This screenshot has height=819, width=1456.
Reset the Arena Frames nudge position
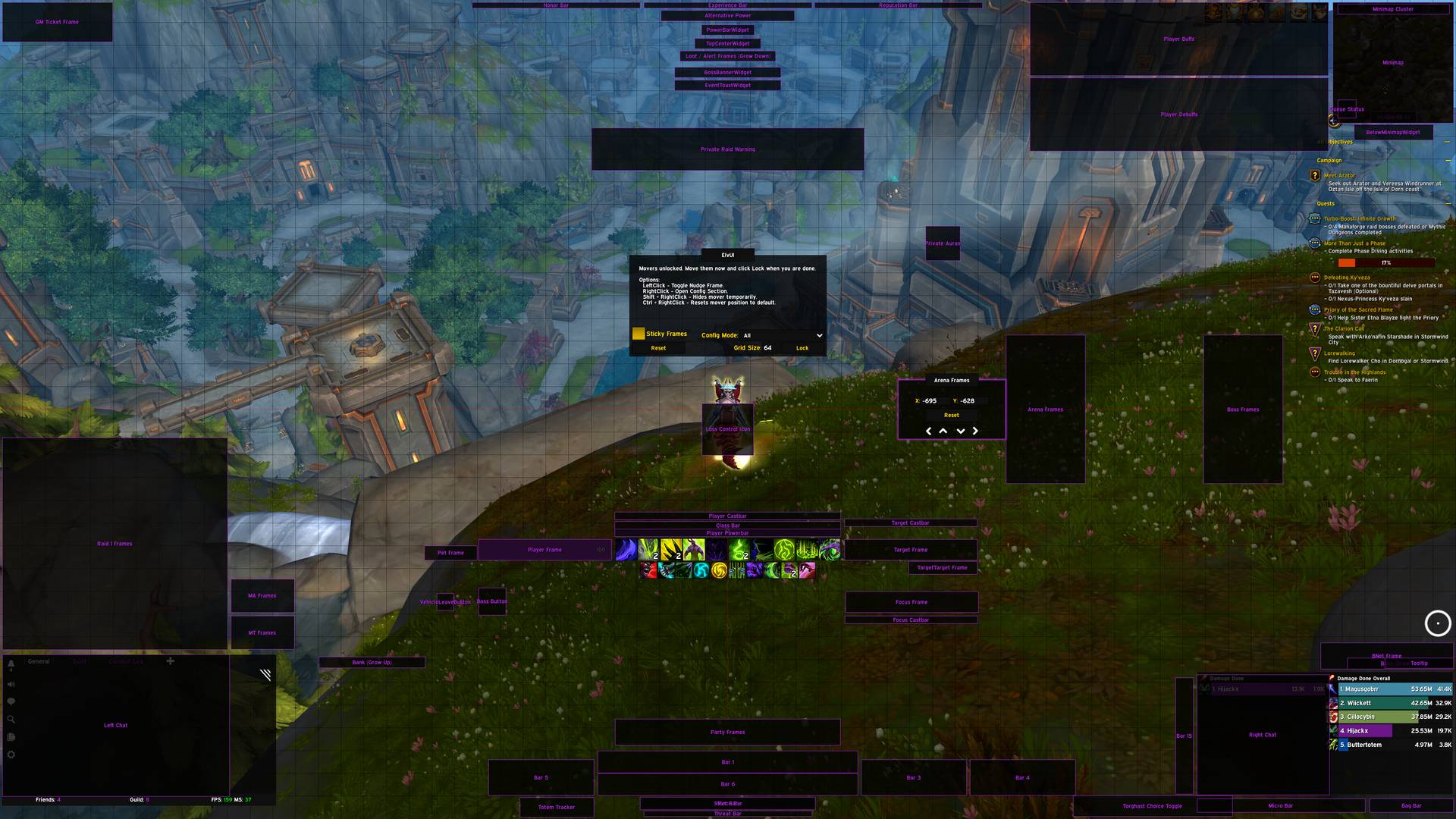pos(951,416)
